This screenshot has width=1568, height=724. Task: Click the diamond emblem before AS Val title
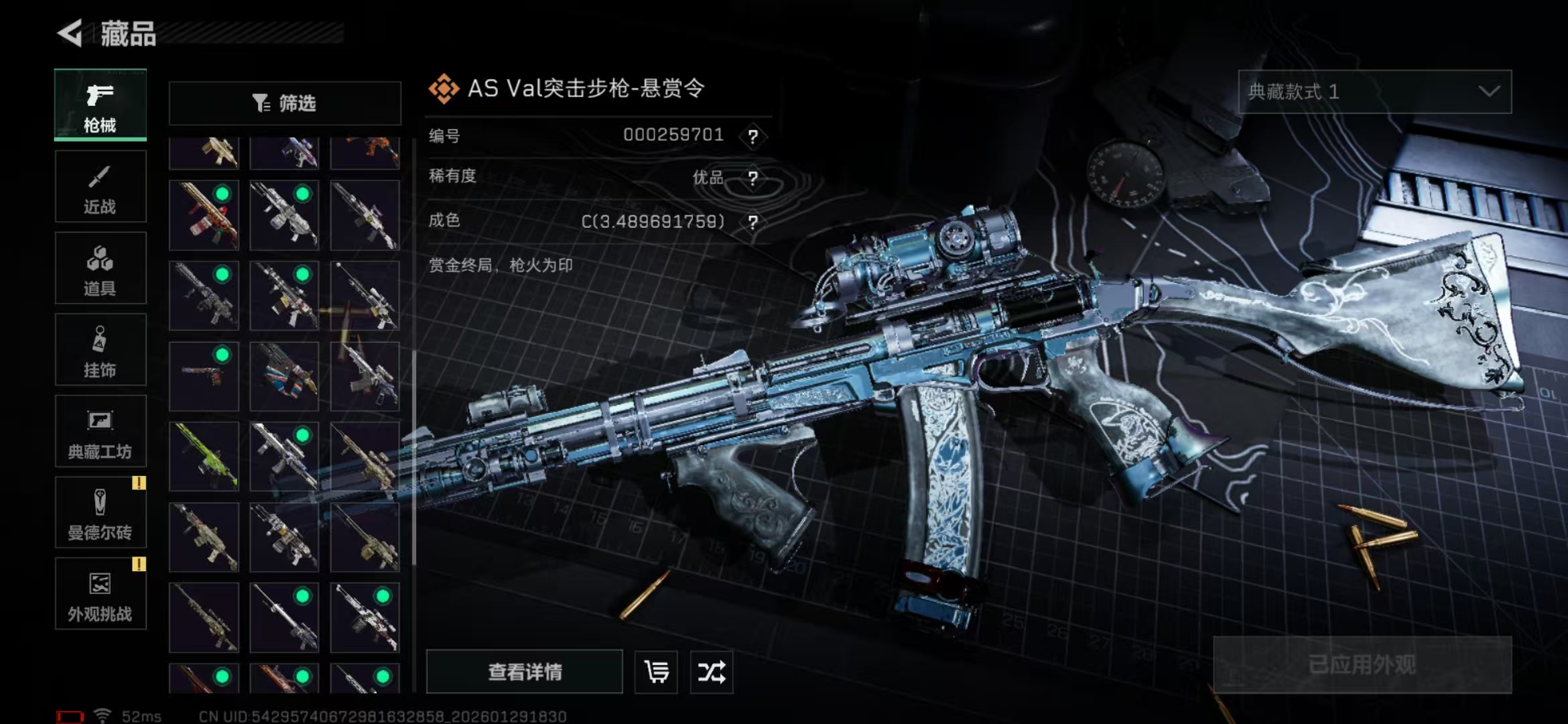[x=444, y=87]
